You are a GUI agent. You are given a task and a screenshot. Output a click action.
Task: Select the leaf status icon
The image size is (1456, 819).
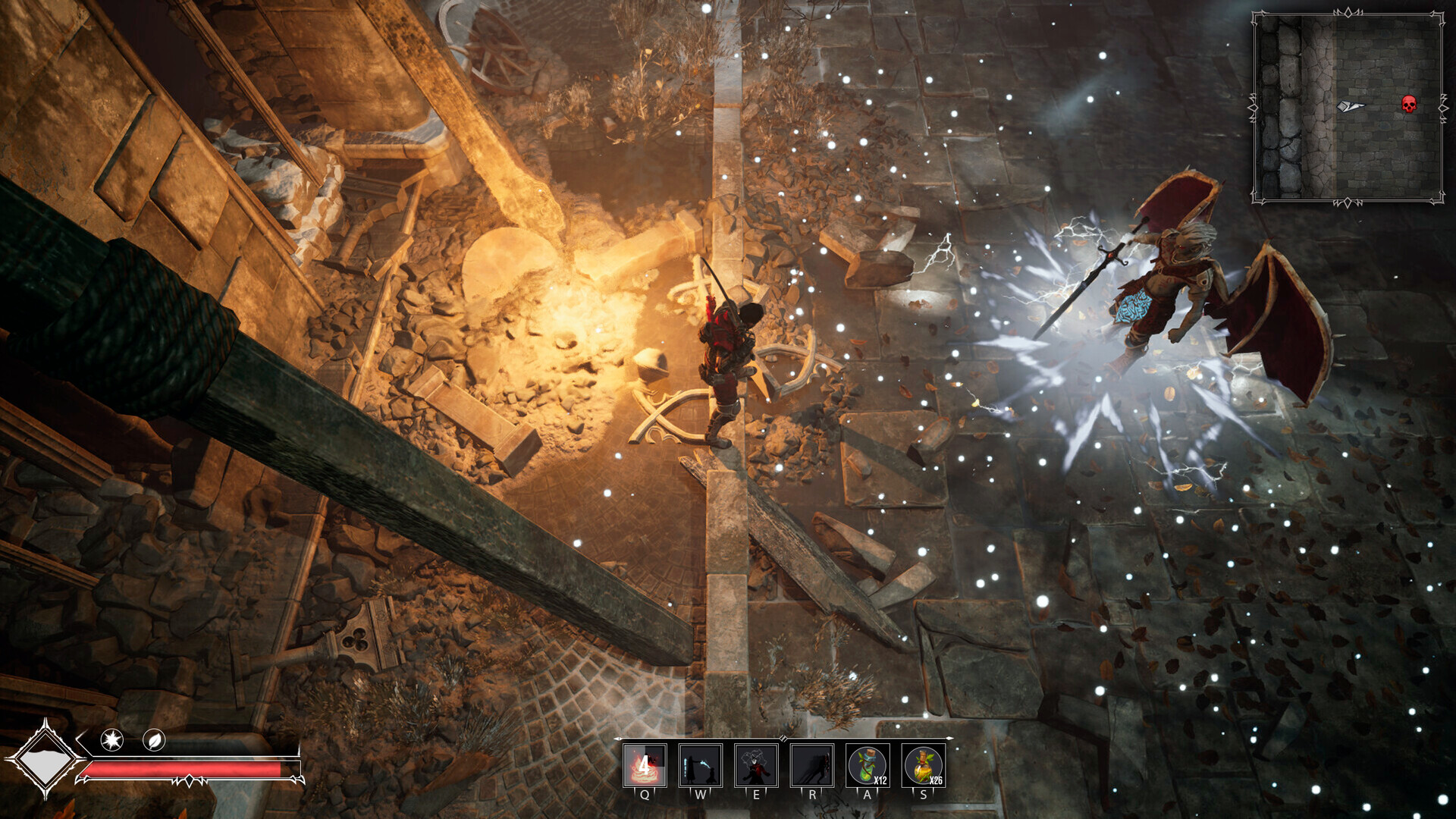point(154,739)
